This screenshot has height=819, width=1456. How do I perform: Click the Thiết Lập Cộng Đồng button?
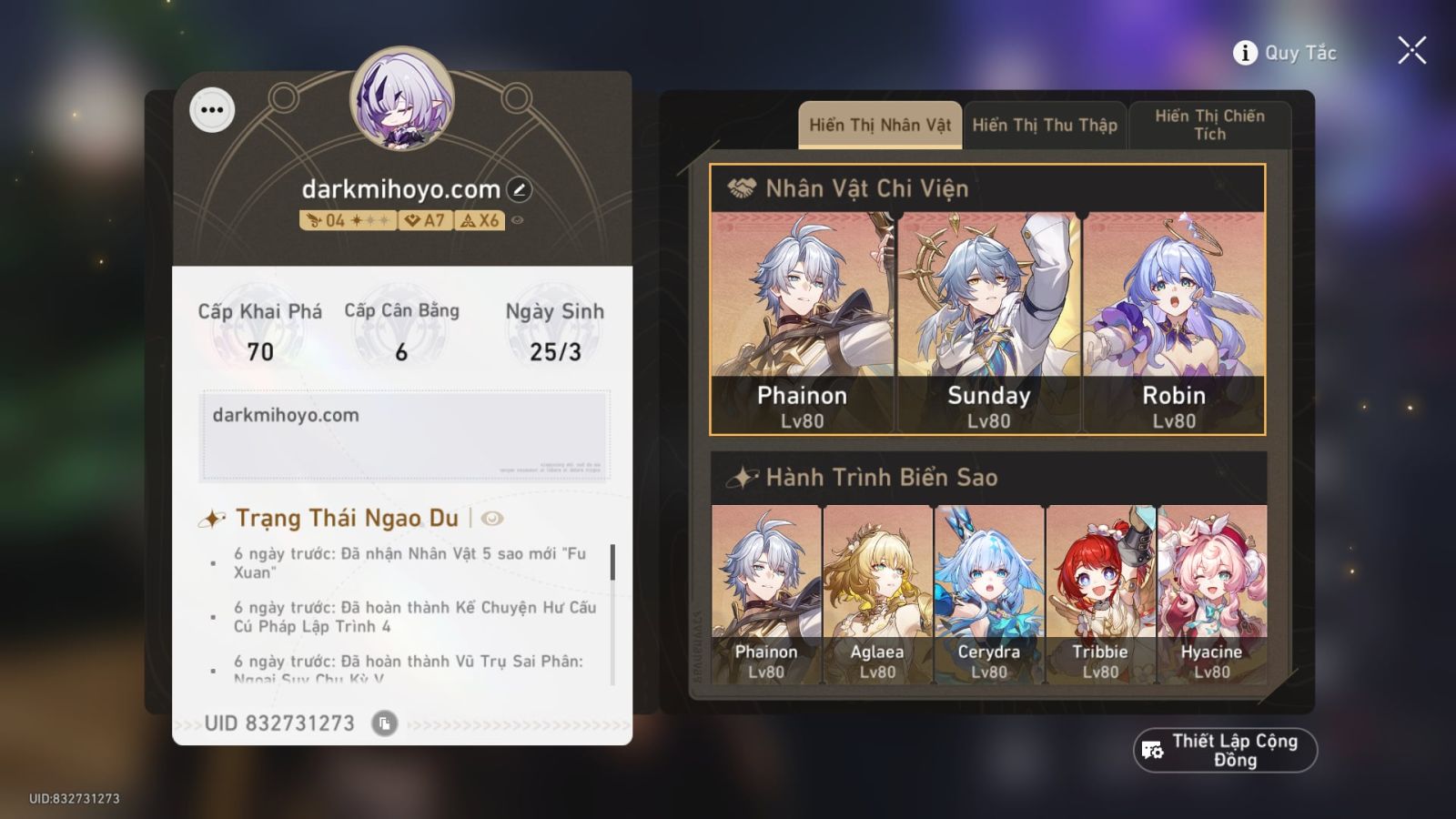point(1225,751)
